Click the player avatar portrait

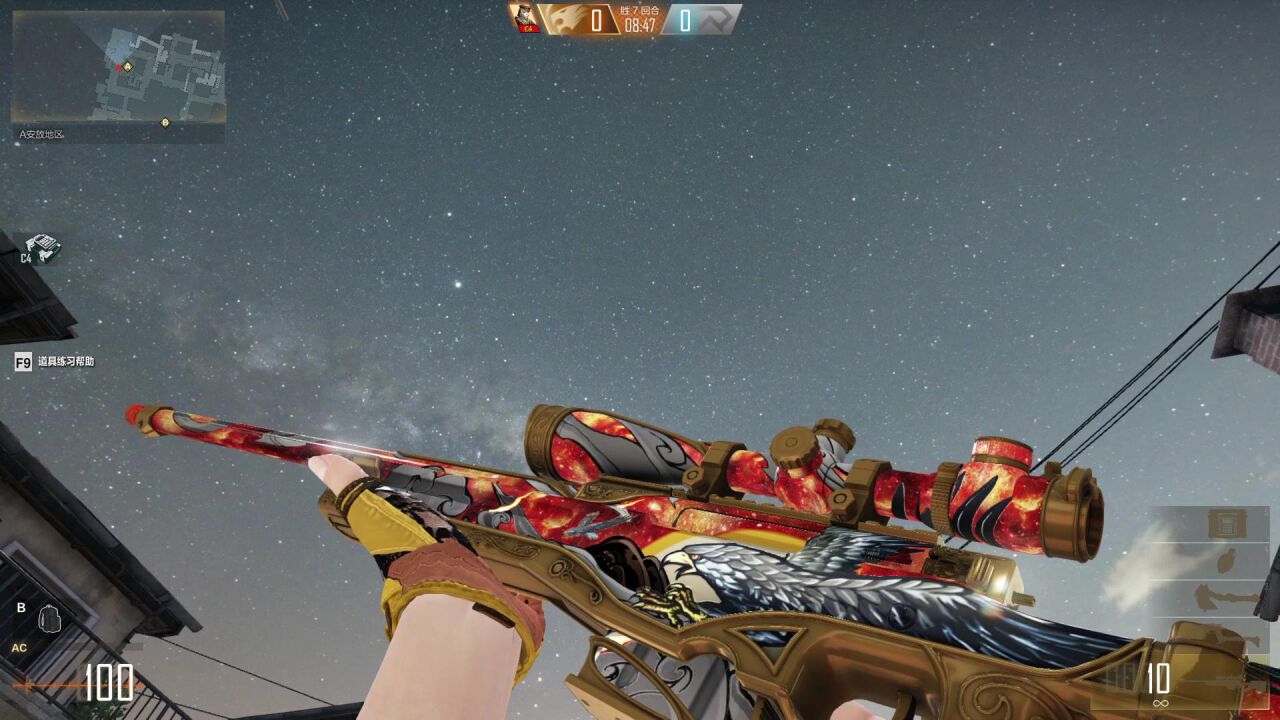coord(524,18)
